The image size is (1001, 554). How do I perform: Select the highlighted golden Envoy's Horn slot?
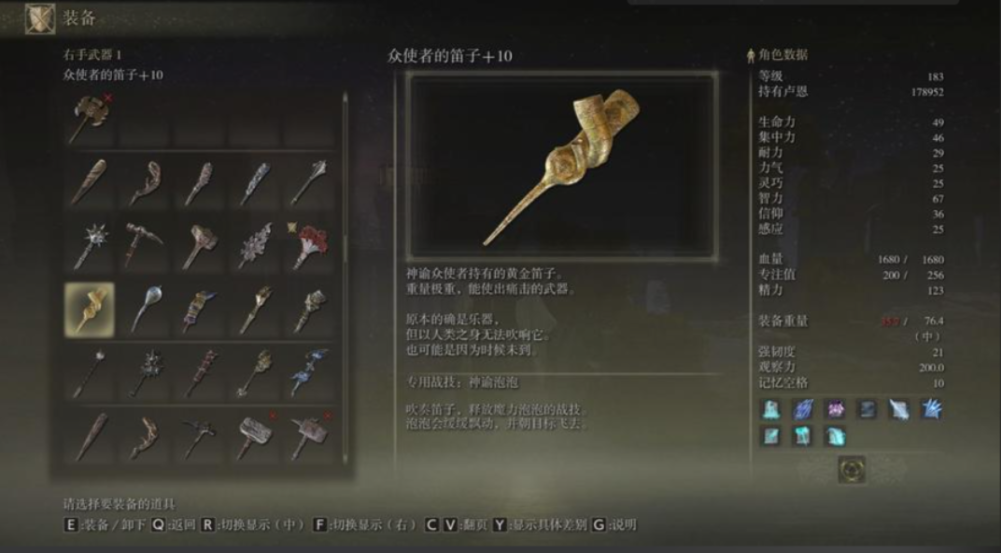coord(90,308)
